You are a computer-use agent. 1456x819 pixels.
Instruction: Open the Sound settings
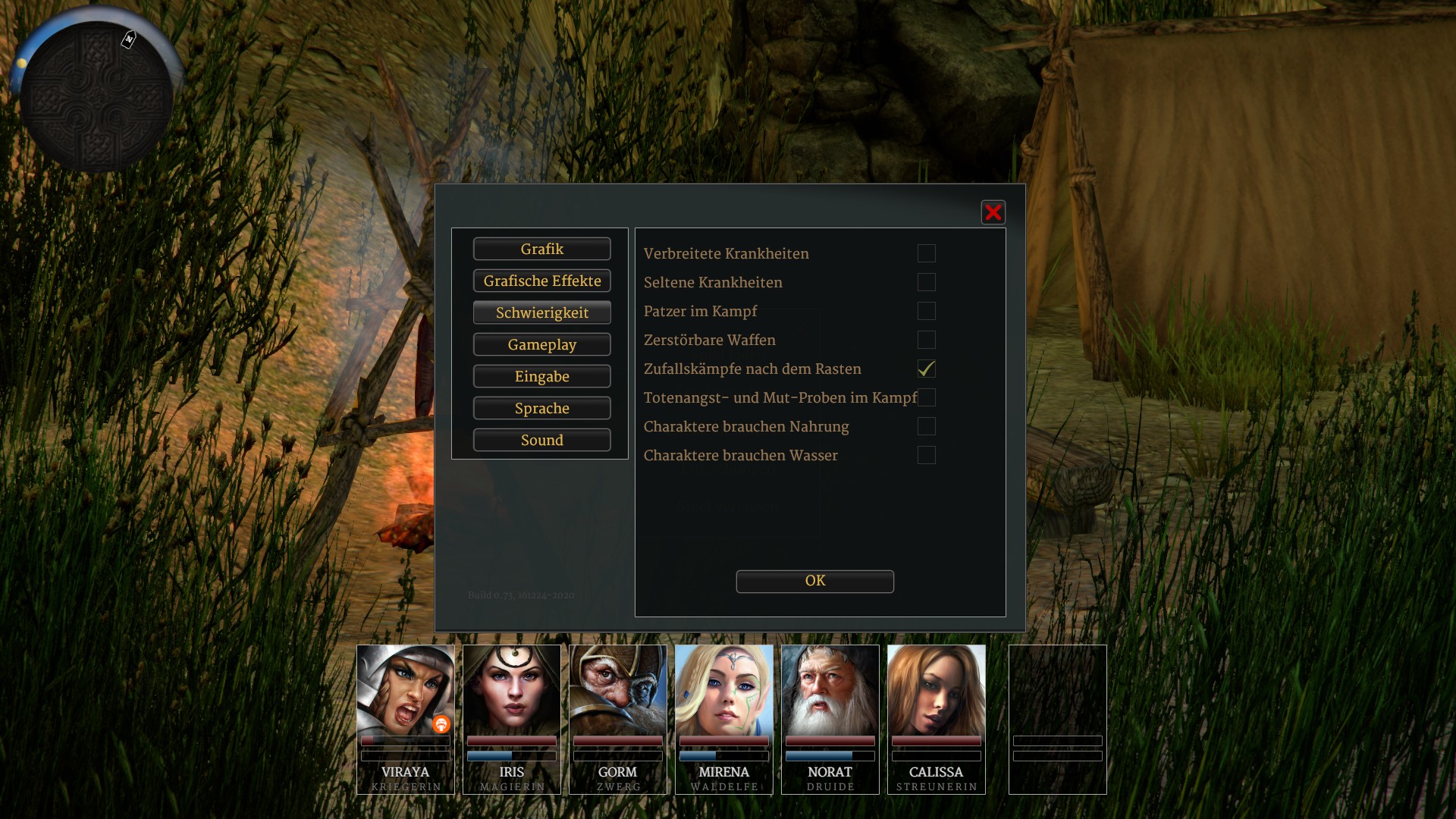541,440
